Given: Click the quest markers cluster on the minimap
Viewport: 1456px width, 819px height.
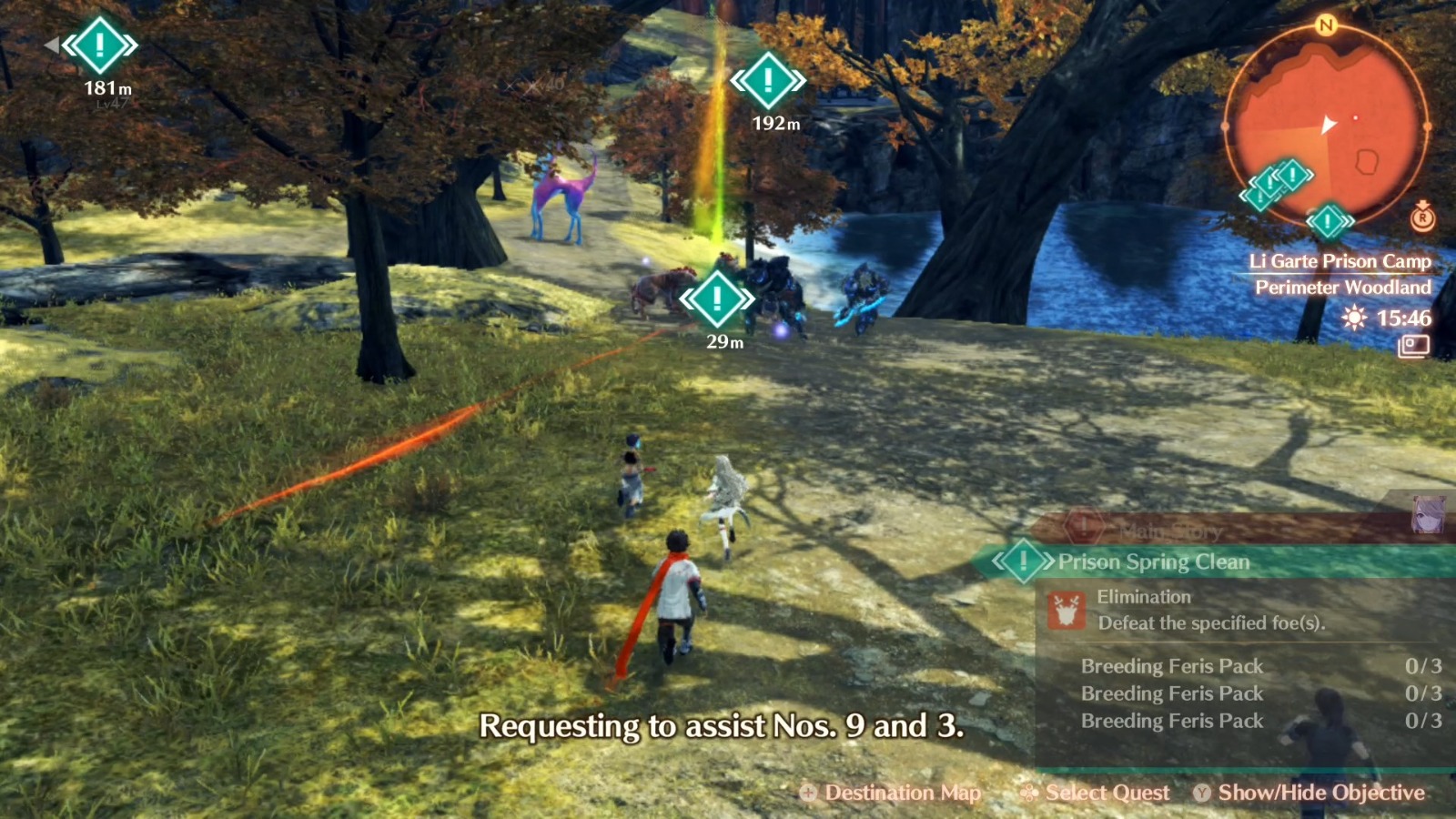Looking at the screenshot, I should point(1279,182).
